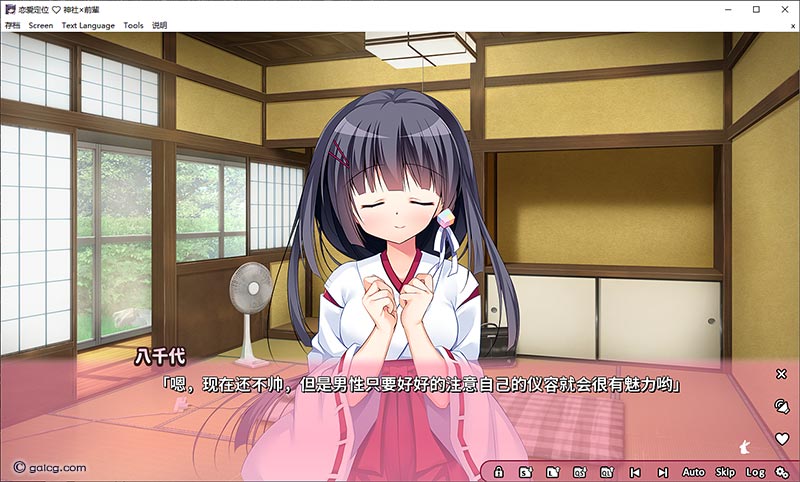Click the S save icon
The image size is (800, 482).
click(526, 471)
